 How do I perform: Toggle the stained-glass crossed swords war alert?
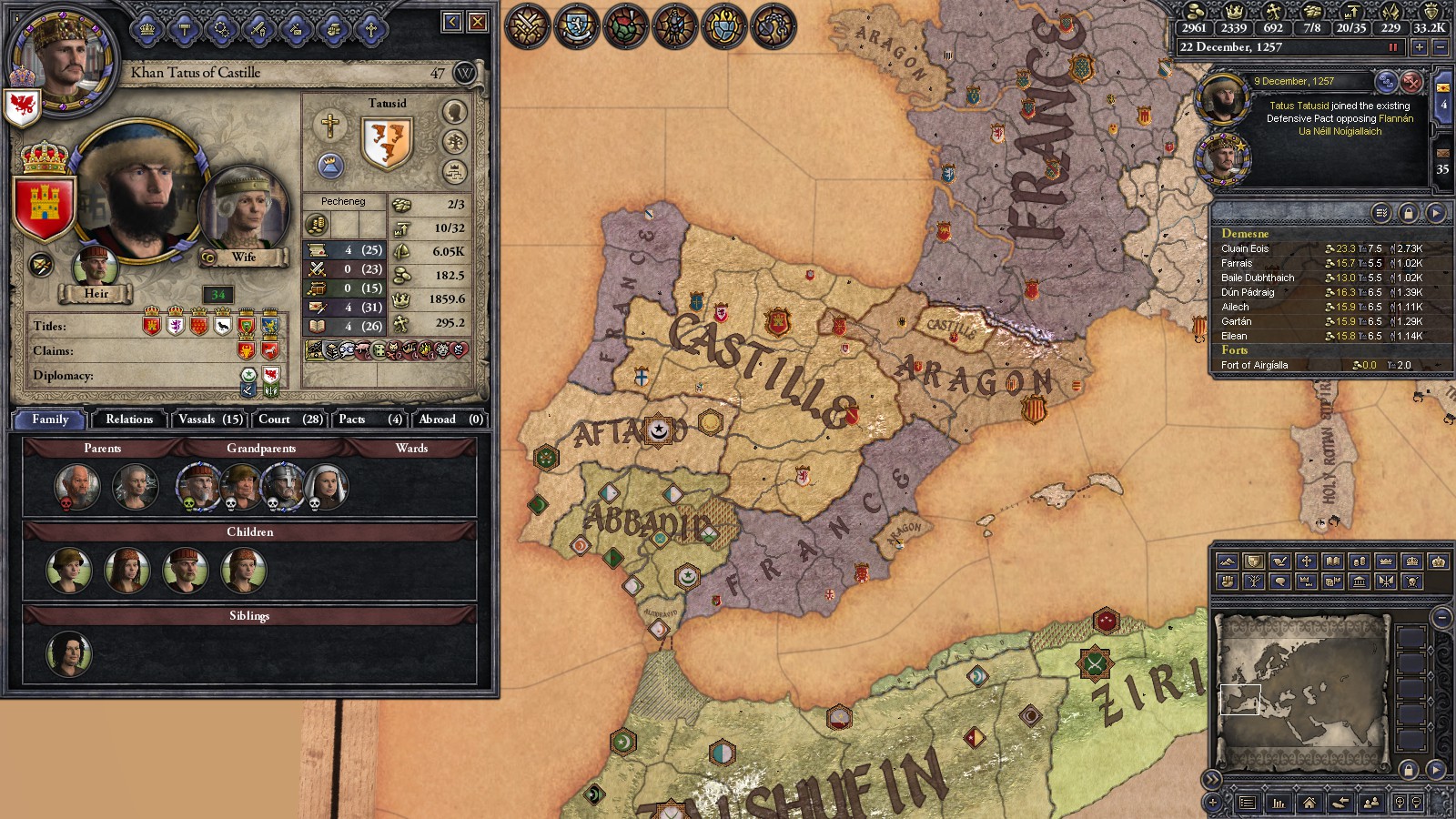pyautogui.click(x=528, y=27)
